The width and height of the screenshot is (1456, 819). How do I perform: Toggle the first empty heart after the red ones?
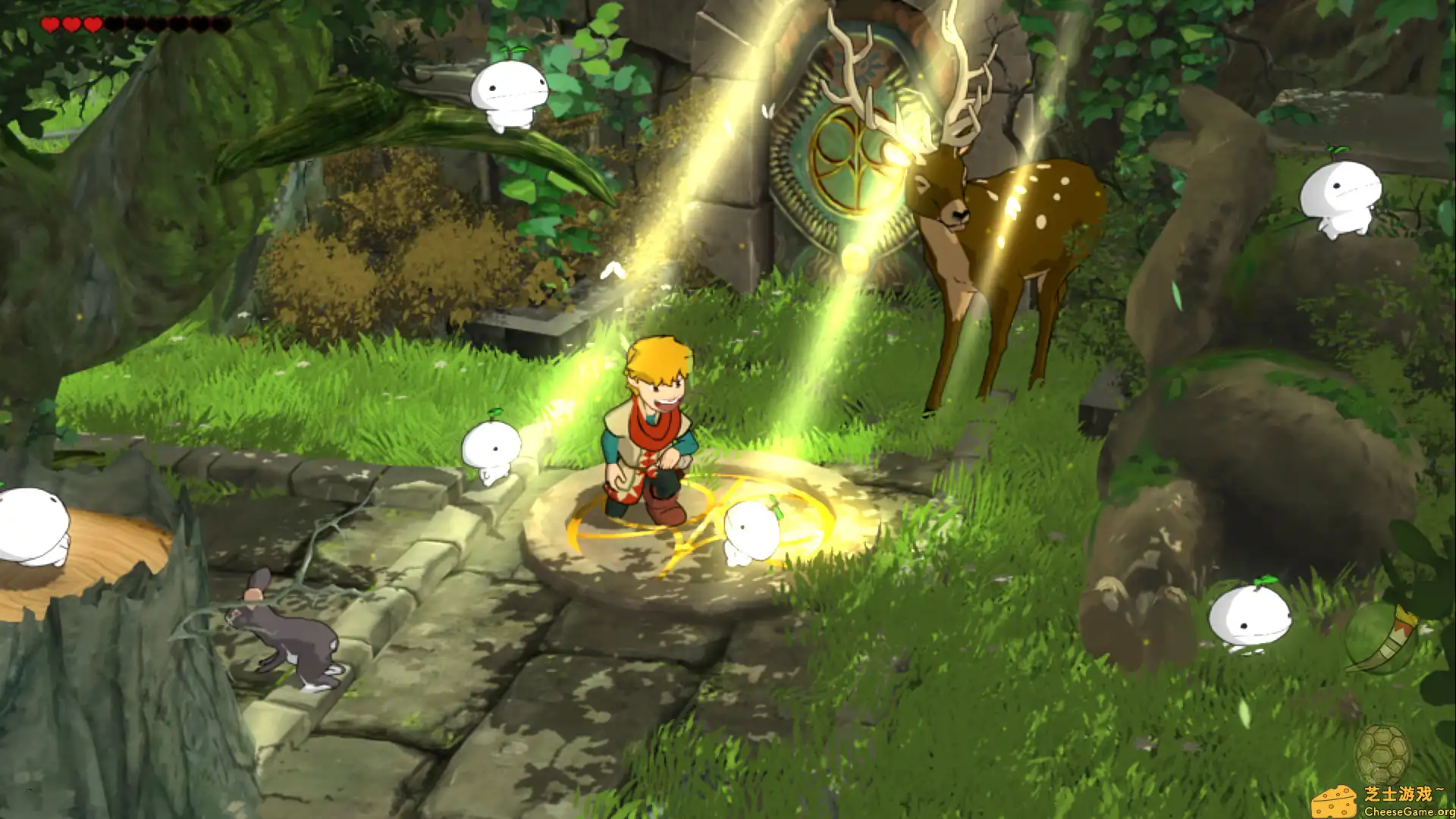click(114, 23)
